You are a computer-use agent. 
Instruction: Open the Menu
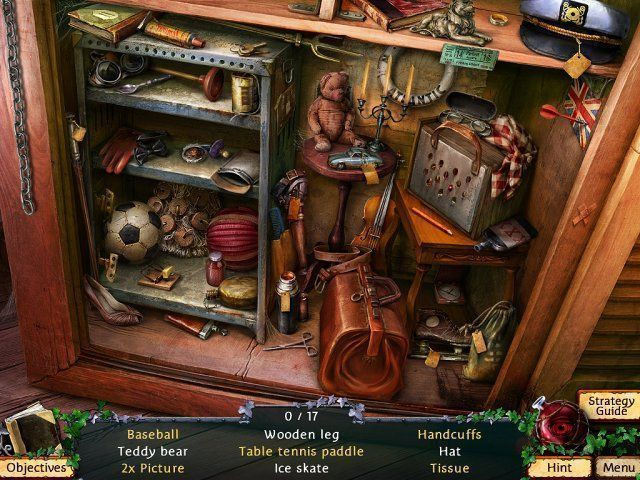coord(618,467)
